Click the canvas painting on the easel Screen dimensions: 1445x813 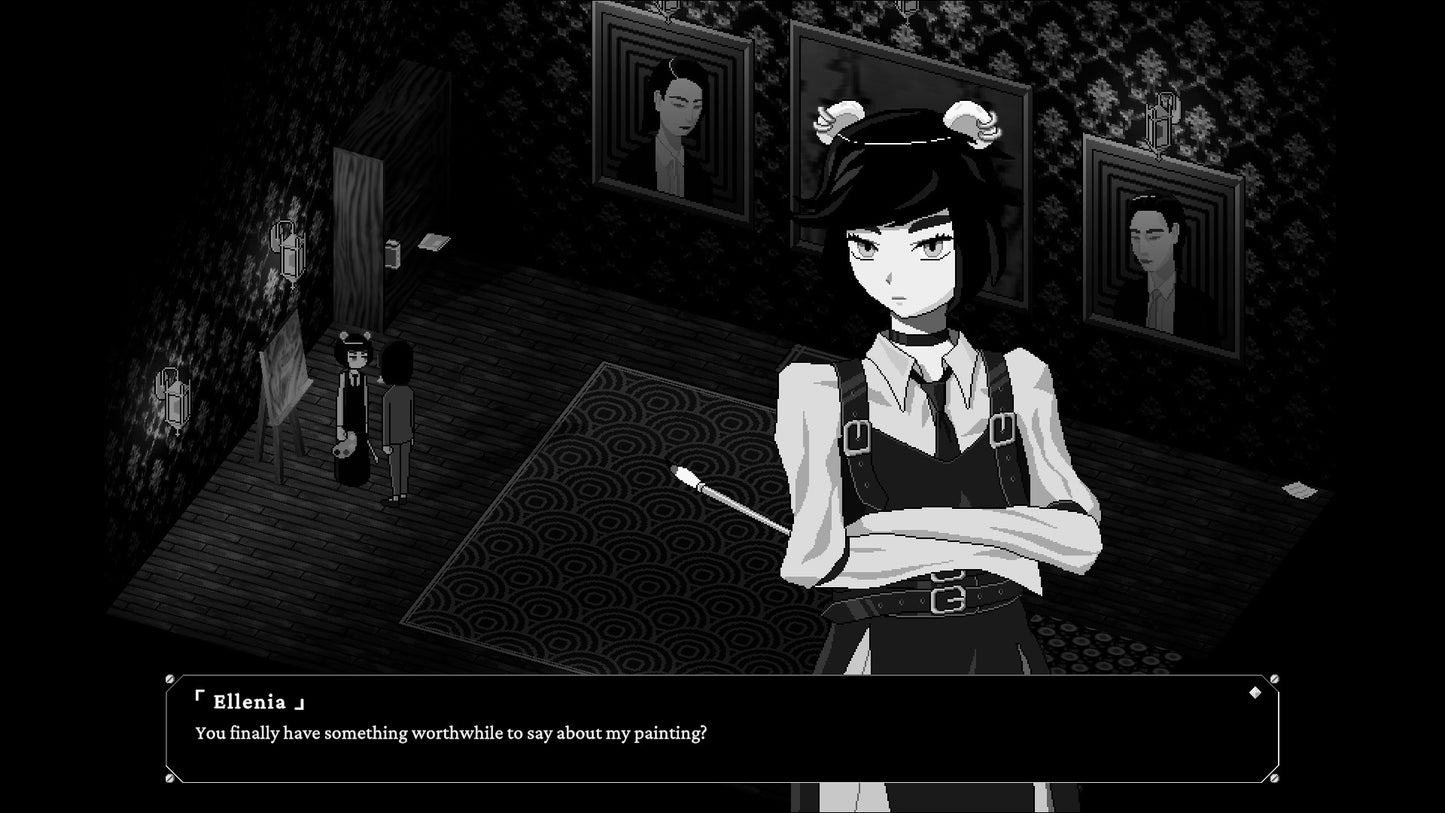pyautogui.click(x=286, y=375)
